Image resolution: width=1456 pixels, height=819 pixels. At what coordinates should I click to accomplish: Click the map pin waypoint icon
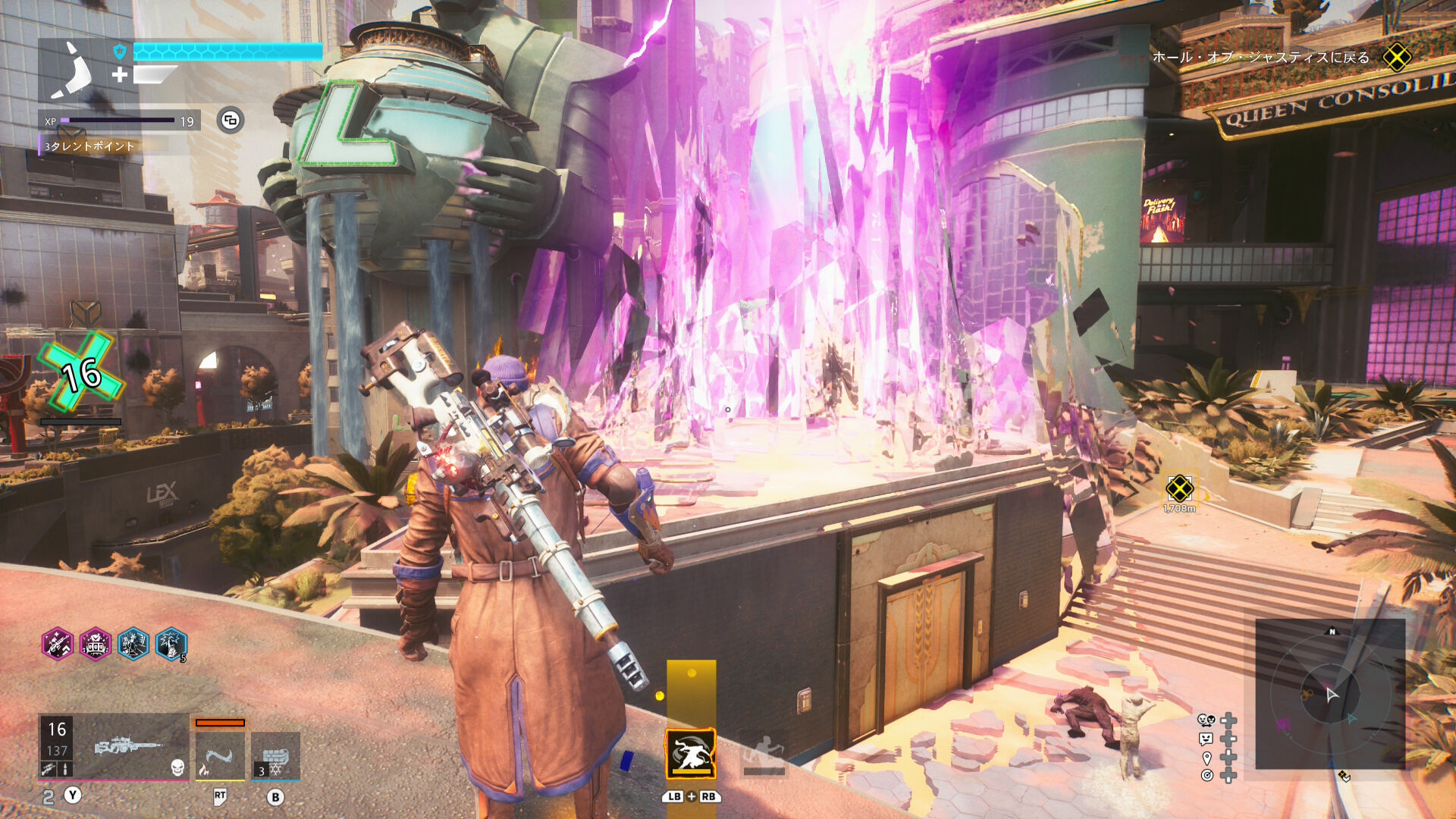click(x=1207, y=758)
